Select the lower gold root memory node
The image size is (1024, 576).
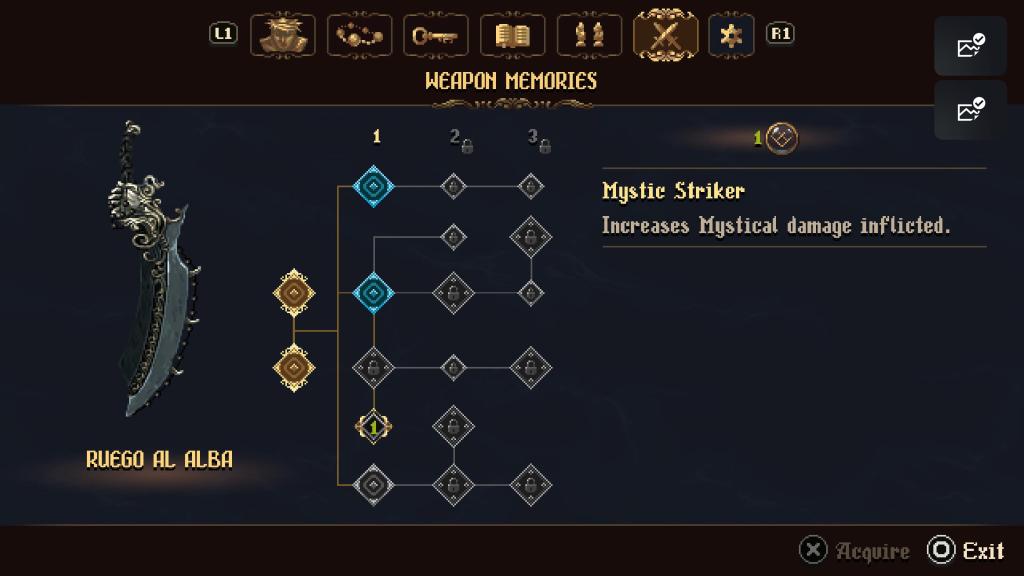pos(294,367)
